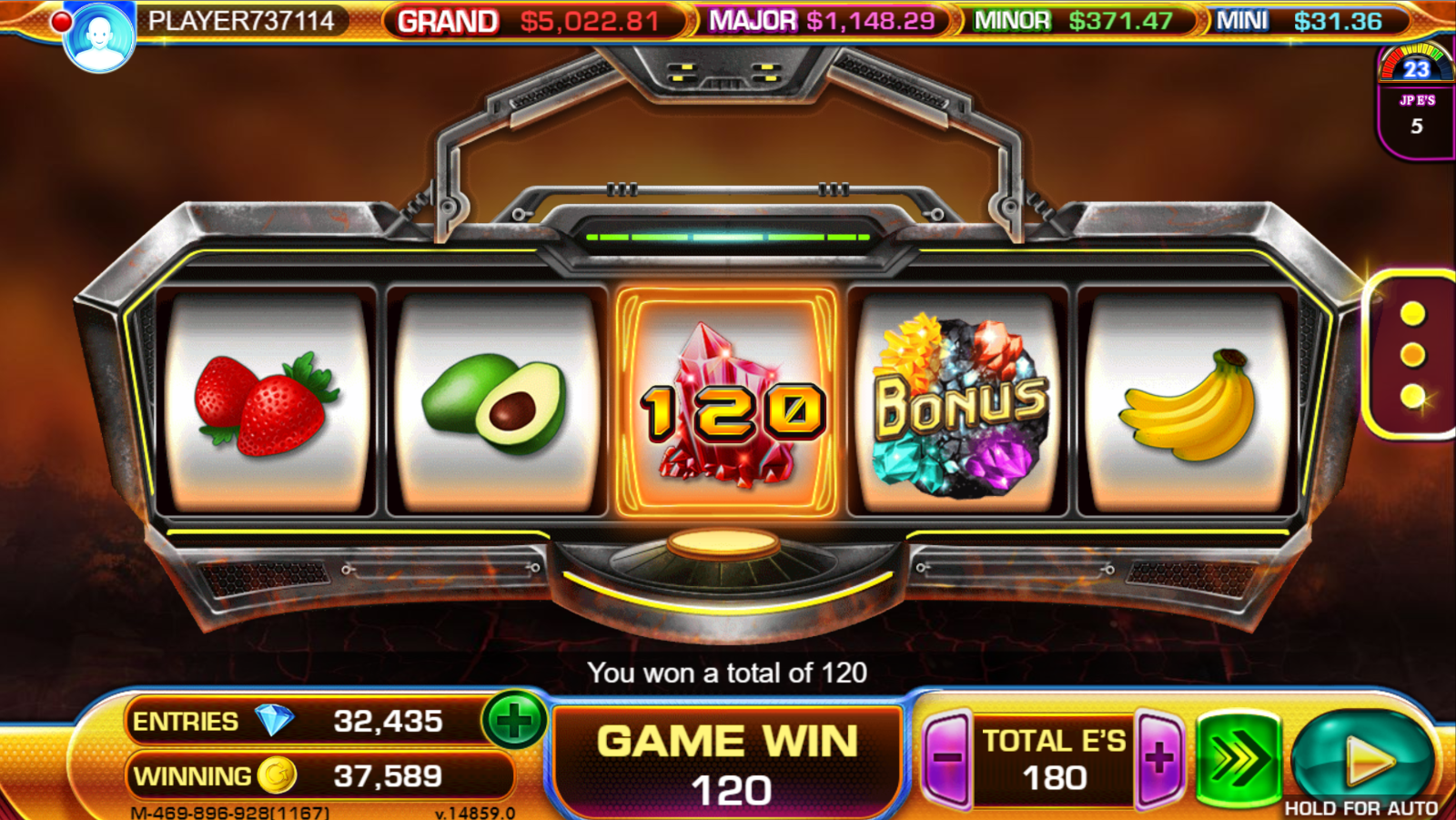Open the three-dot side menu

(1412, 355)
